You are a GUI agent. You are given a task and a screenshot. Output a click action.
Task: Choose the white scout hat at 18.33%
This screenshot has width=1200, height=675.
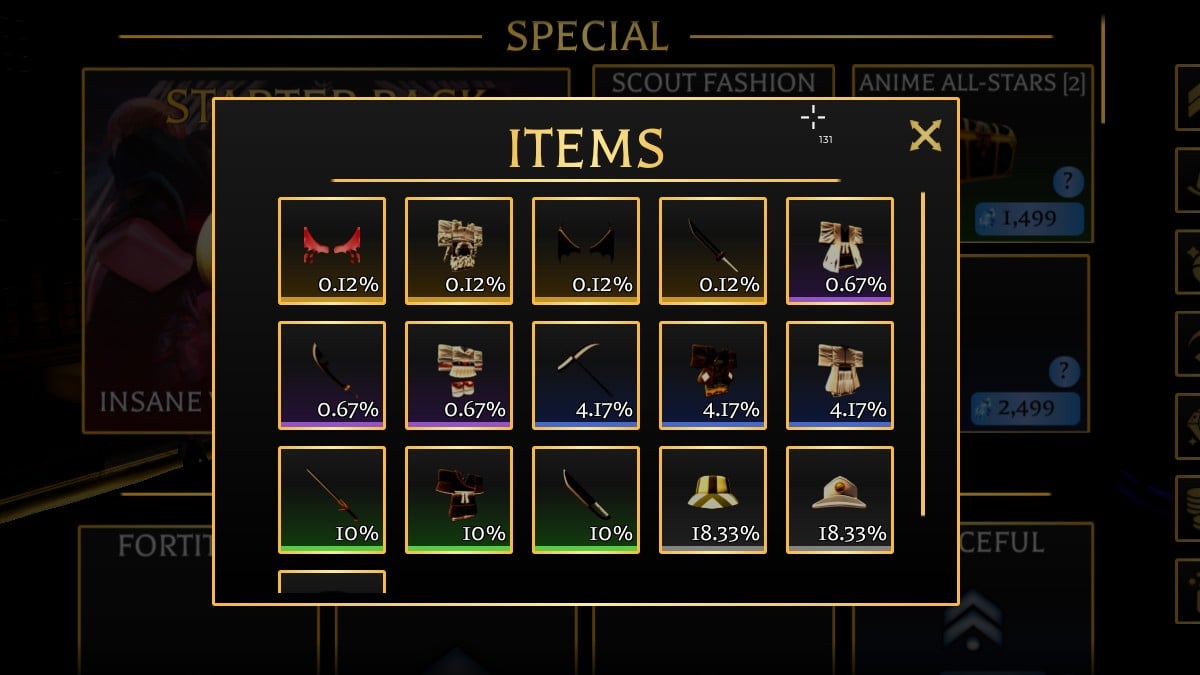point(840,499)
